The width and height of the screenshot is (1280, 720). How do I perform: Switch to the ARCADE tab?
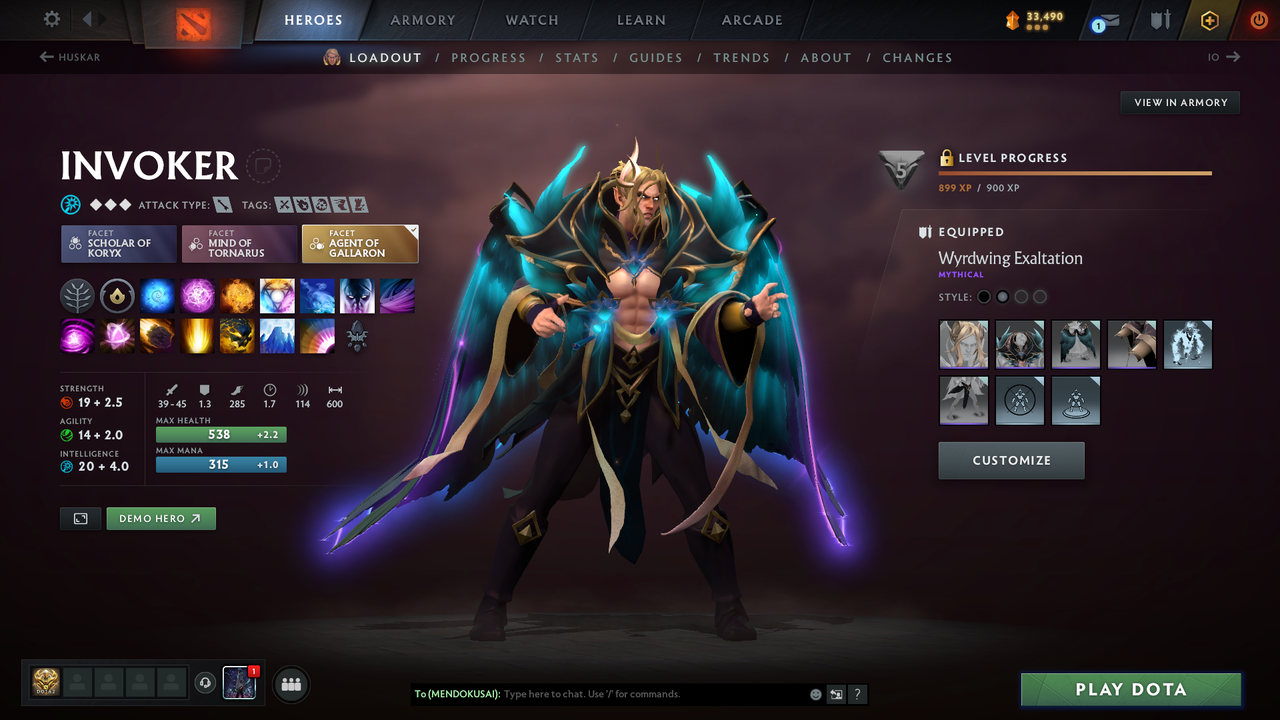(751, 20)
